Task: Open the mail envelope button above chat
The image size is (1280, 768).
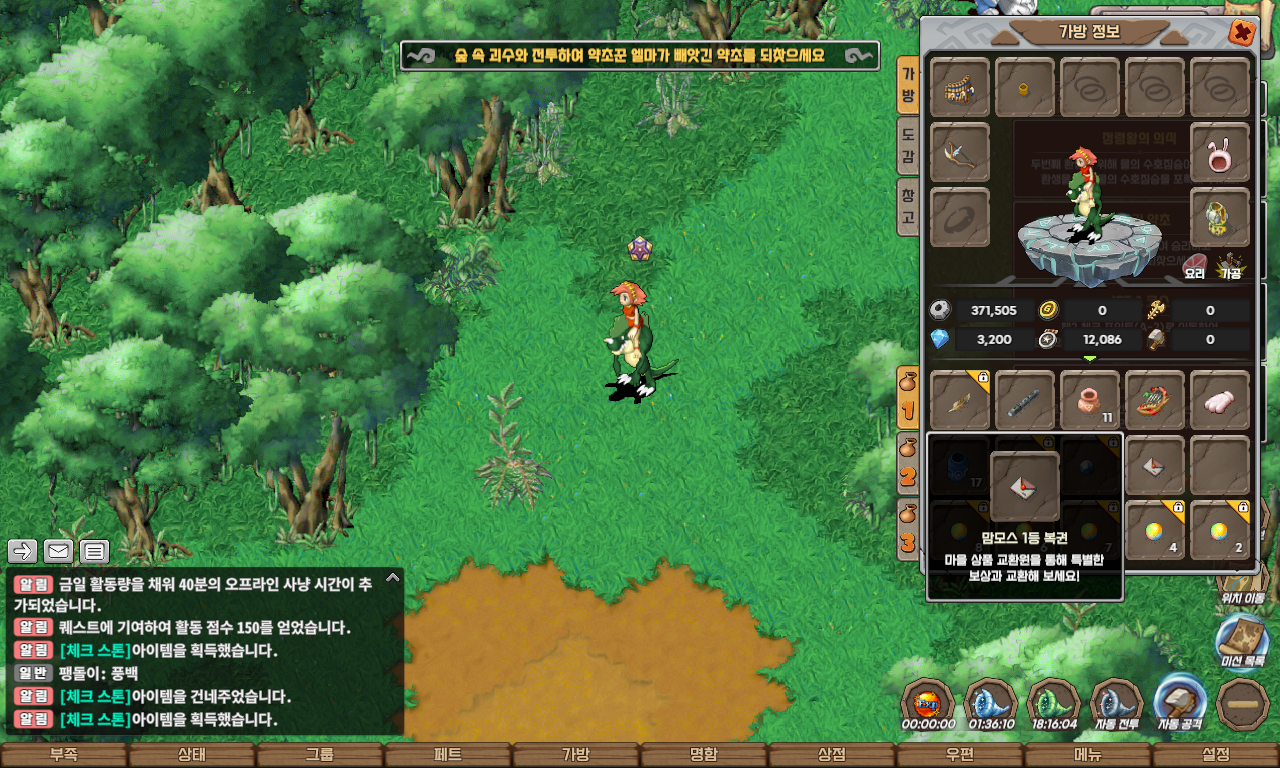Action: [x=59, y=551]
